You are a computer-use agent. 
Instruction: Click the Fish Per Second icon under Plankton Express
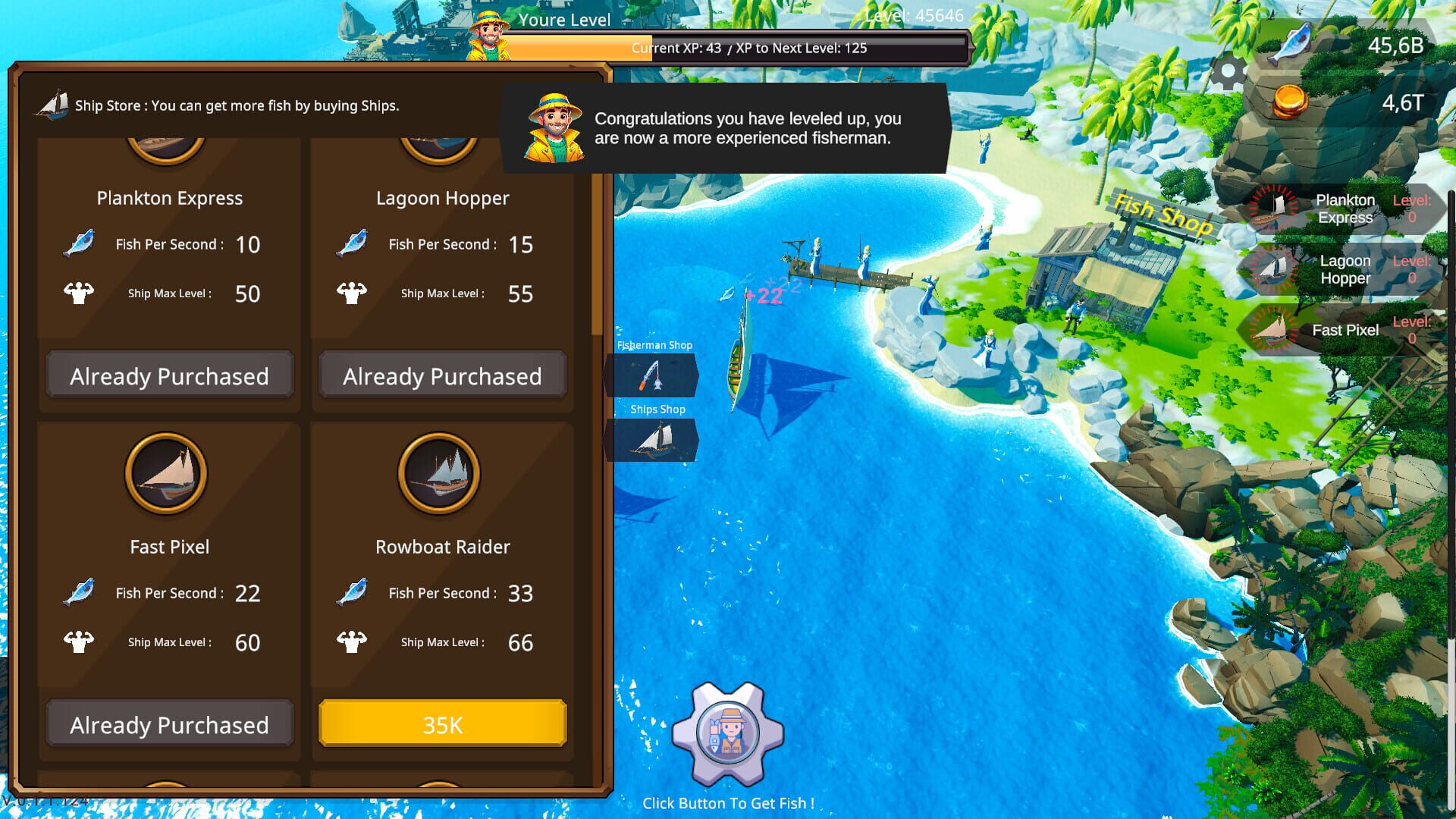[x=77, y=243]
